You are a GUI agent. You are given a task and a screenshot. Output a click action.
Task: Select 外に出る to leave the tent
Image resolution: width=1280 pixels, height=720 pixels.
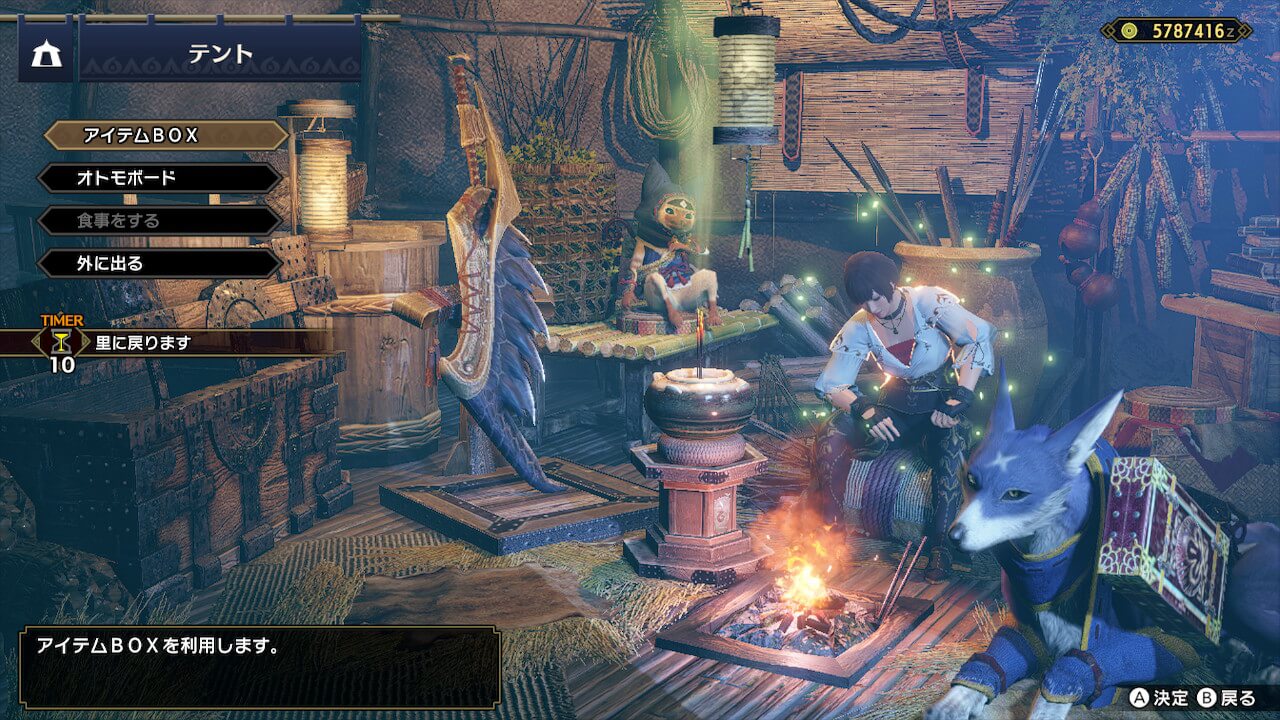pos(160,264)
